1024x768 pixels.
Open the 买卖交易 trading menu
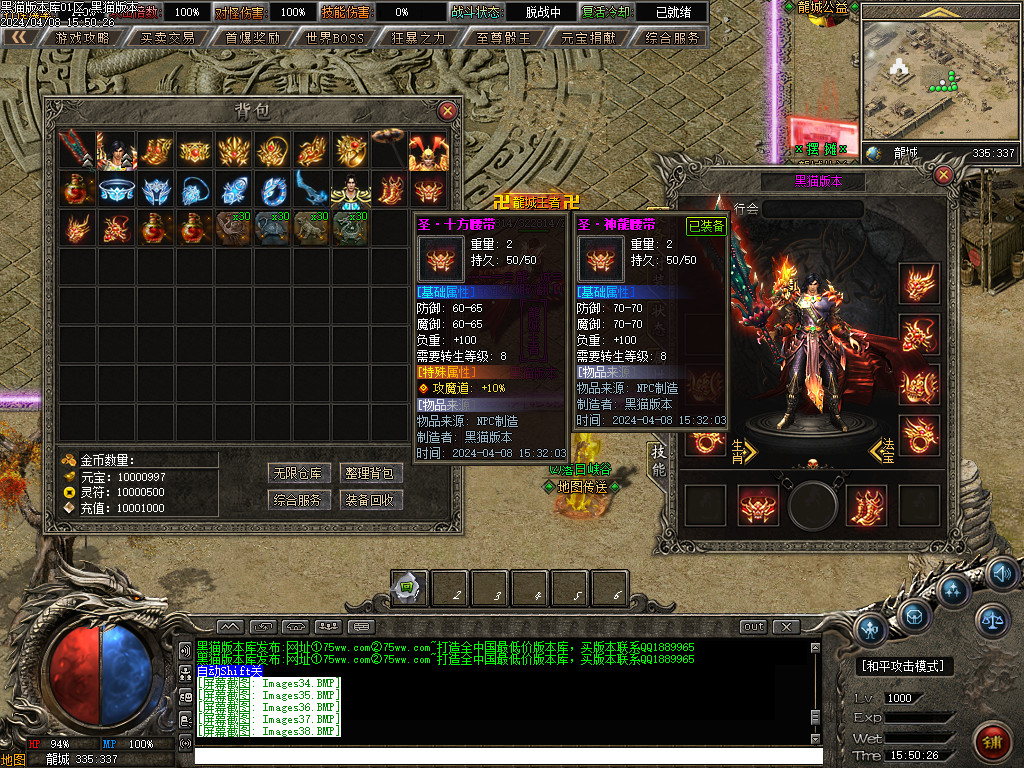(168, 38)
